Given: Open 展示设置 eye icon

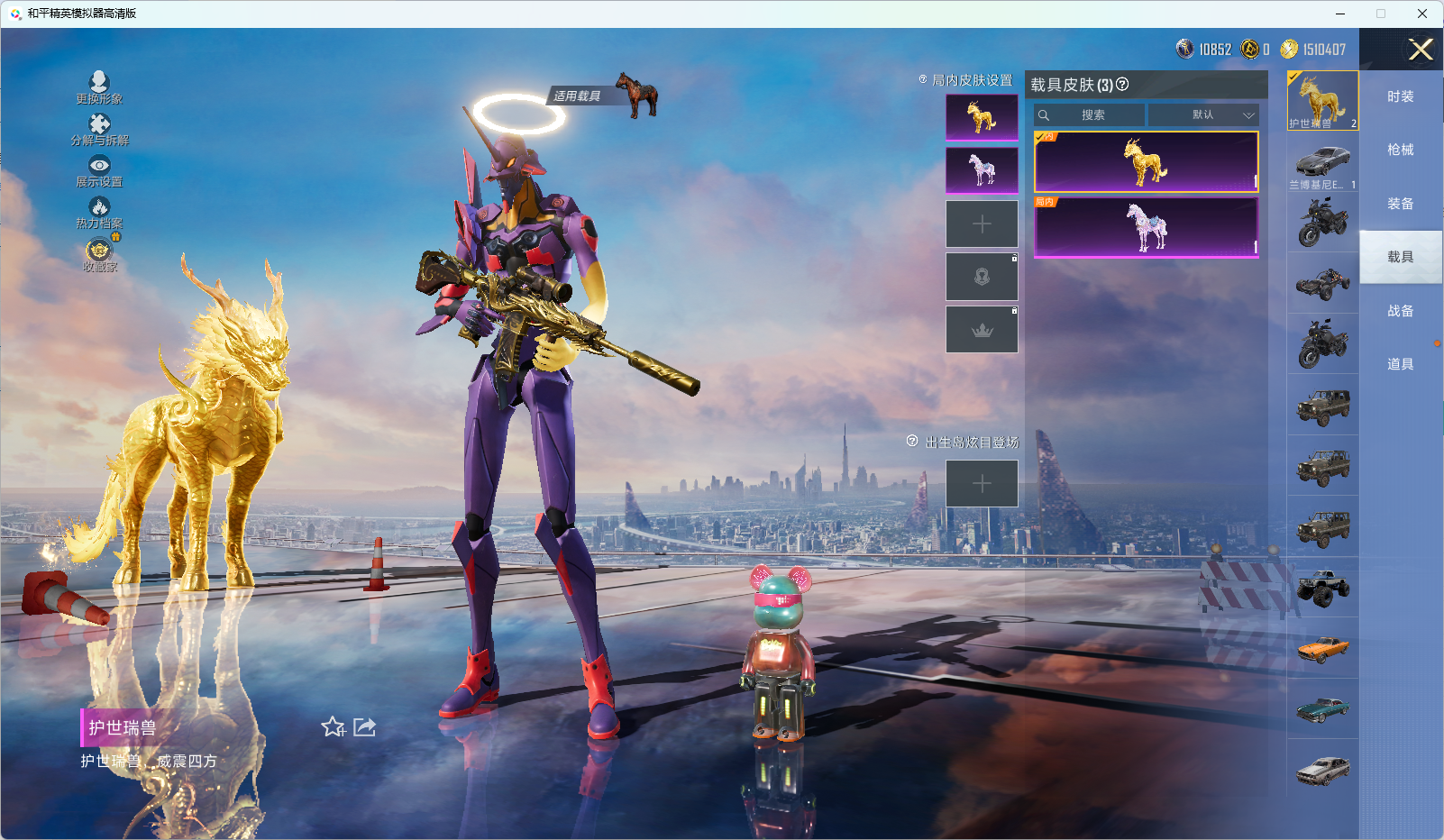Looking at the screenshot, I should pyautogui.click(x=99, y=166).
